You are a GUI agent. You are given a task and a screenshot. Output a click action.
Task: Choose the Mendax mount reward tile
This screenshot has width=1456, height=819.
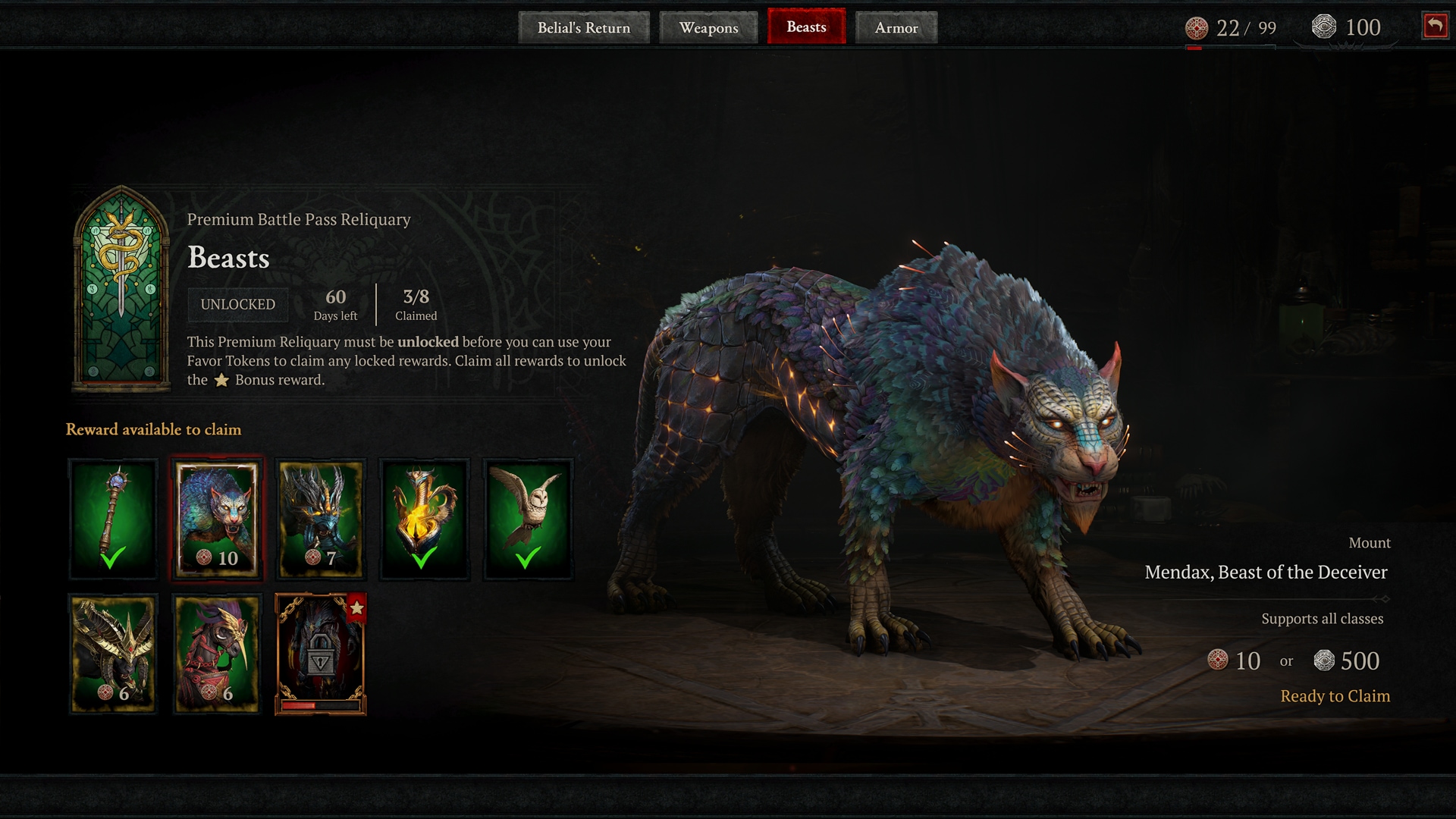coord(218,519)
